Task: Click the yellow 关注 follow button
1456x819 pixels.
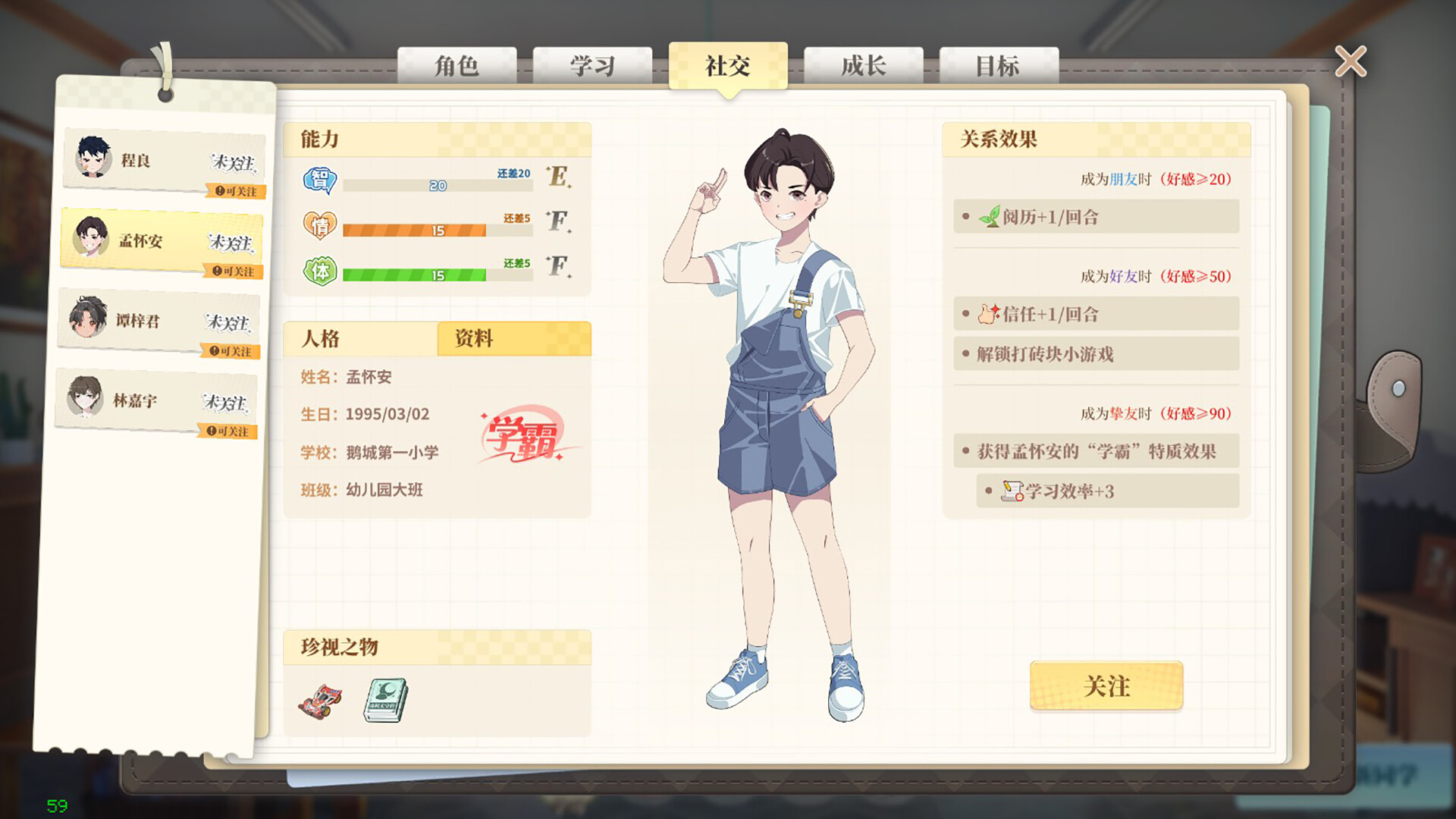Action: [1106, 686]
